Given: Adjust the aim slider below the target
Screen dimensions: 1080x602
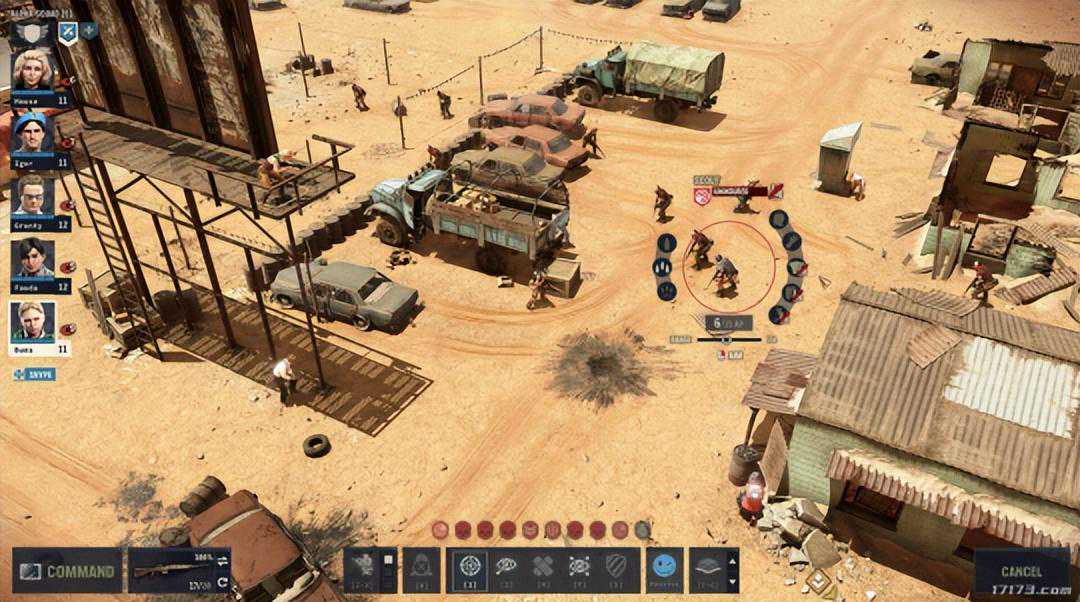Looking at the screenshot, I should click(x=727, y=340).
